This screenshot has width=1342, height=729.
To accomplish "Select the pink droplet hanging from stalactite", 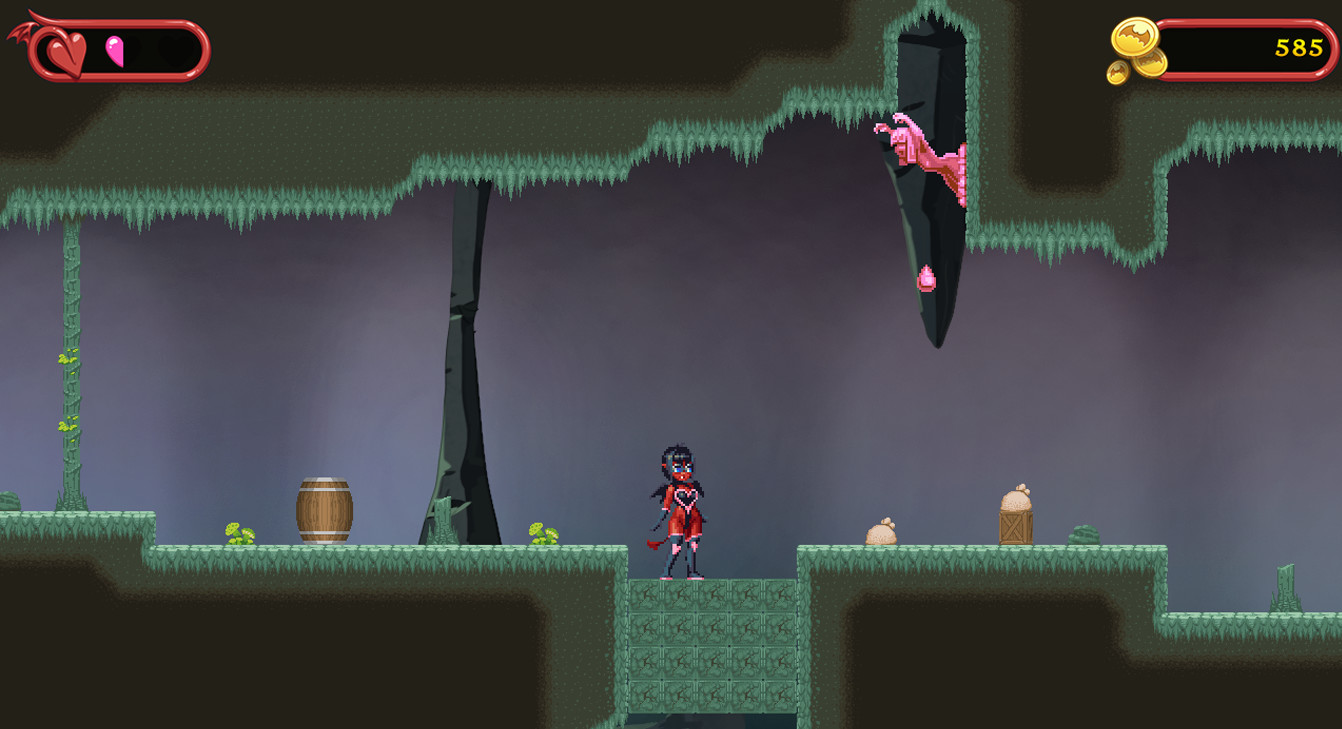I will click(928, 280).
